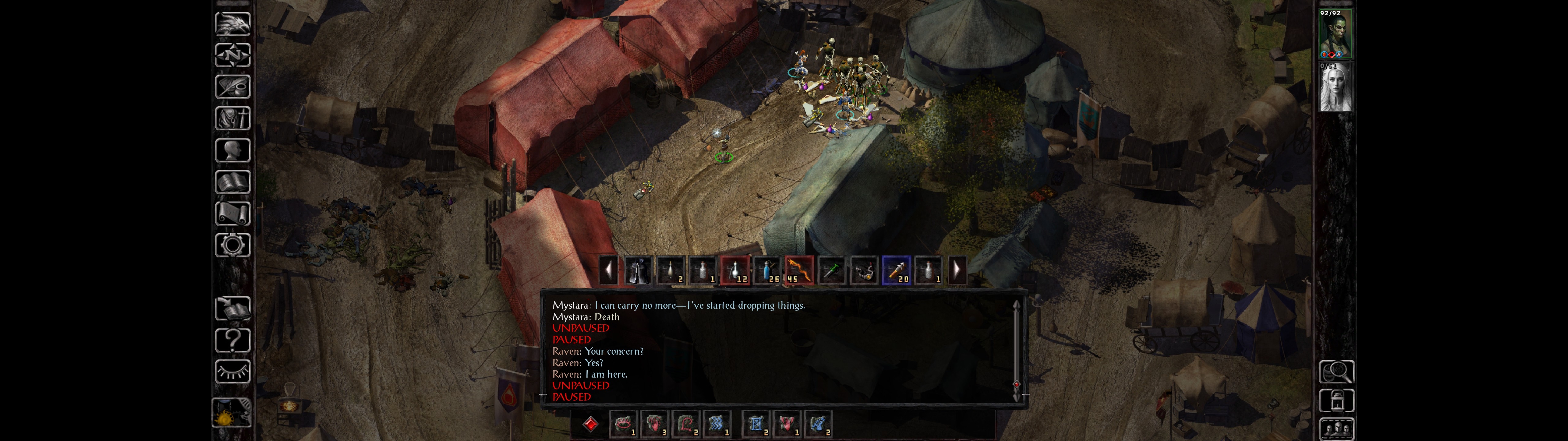Image resolution: width=1568 pixels, height=441 pixels.
Task: Select the cloak item slot
Action: [637, 270]
